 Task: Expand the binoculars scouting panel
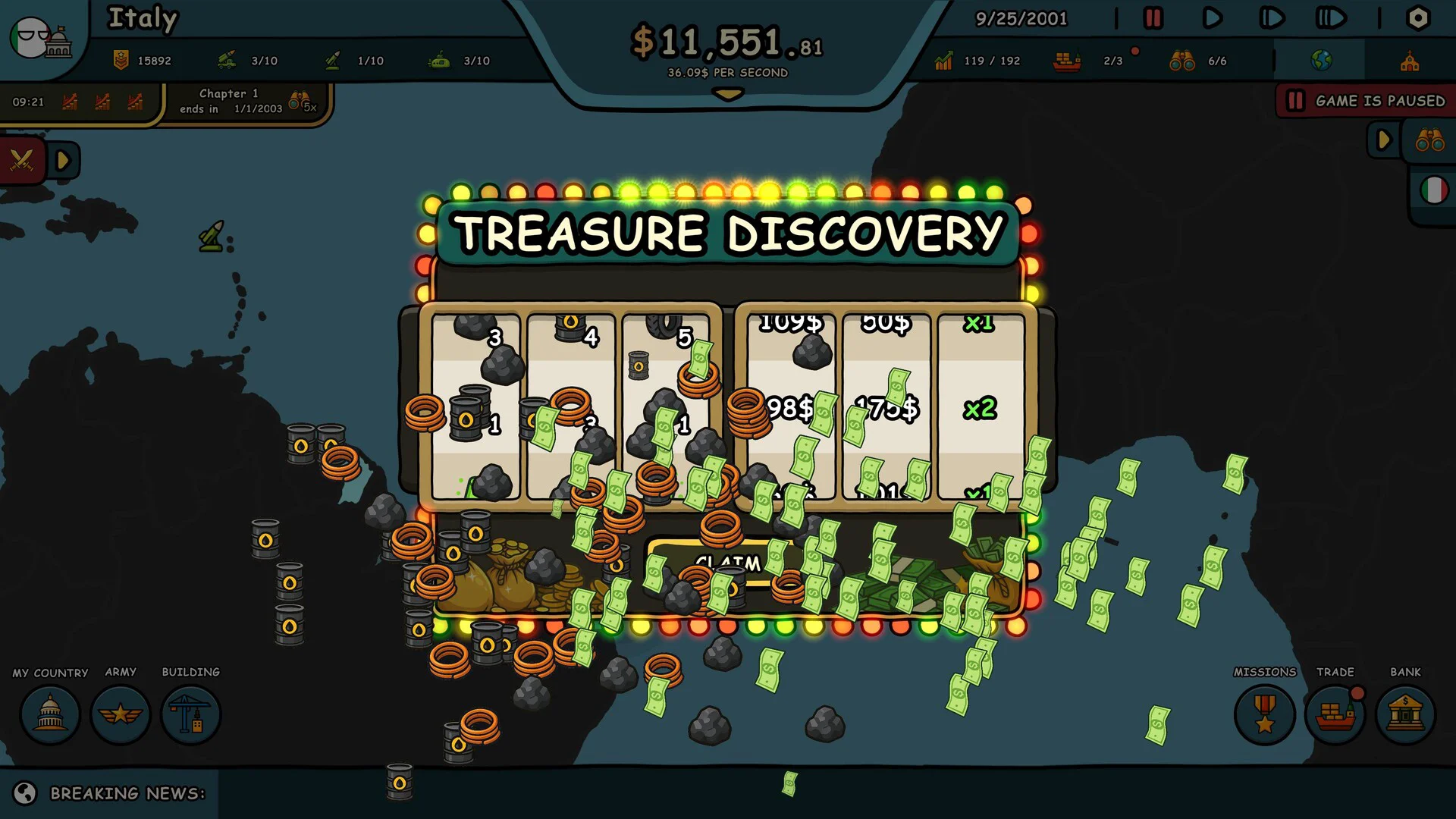(1383, 140)
